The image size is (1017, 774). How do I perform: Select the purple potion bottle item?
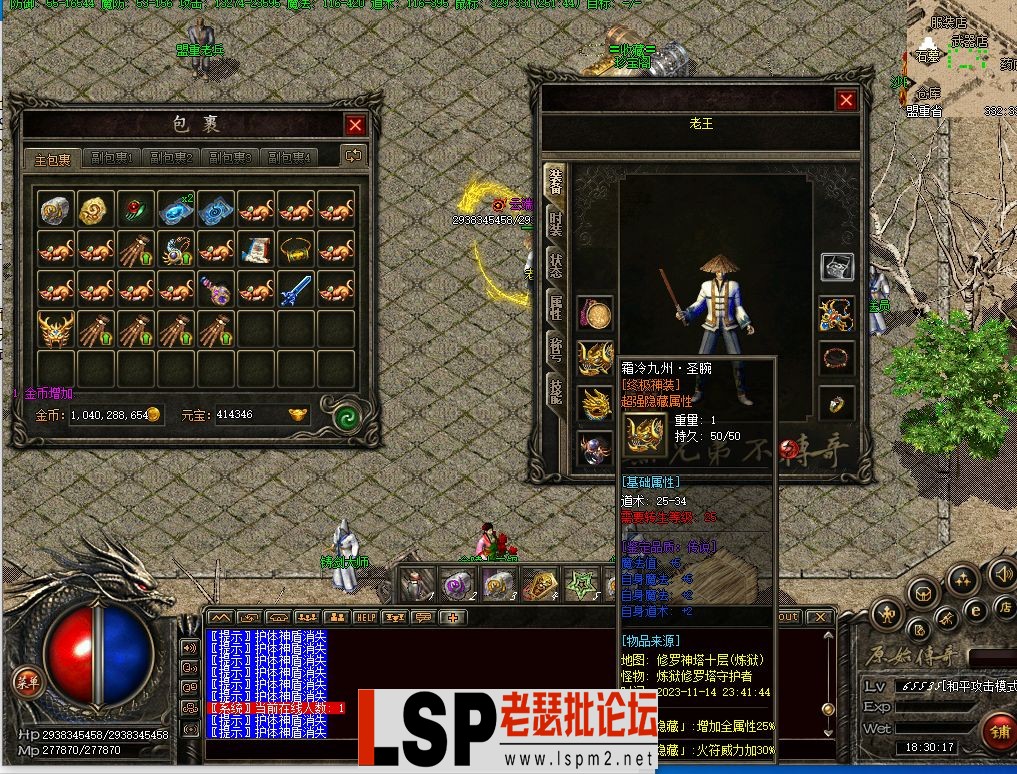[x=216, y=290]
